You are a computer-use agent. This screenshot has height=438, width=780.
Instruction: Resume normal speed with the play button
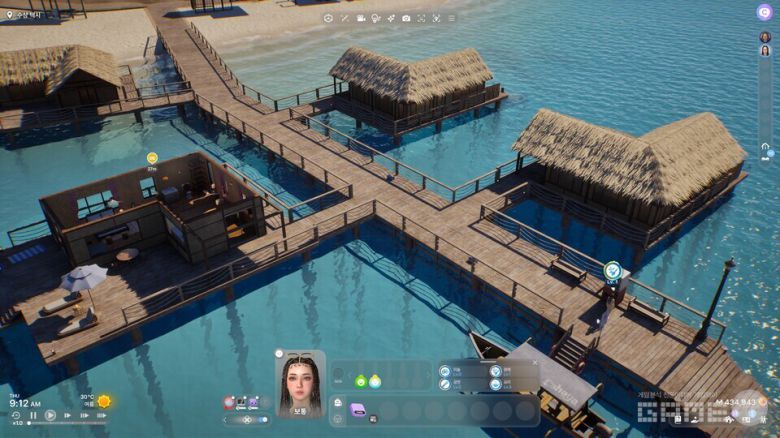click(x=50, y=415)
